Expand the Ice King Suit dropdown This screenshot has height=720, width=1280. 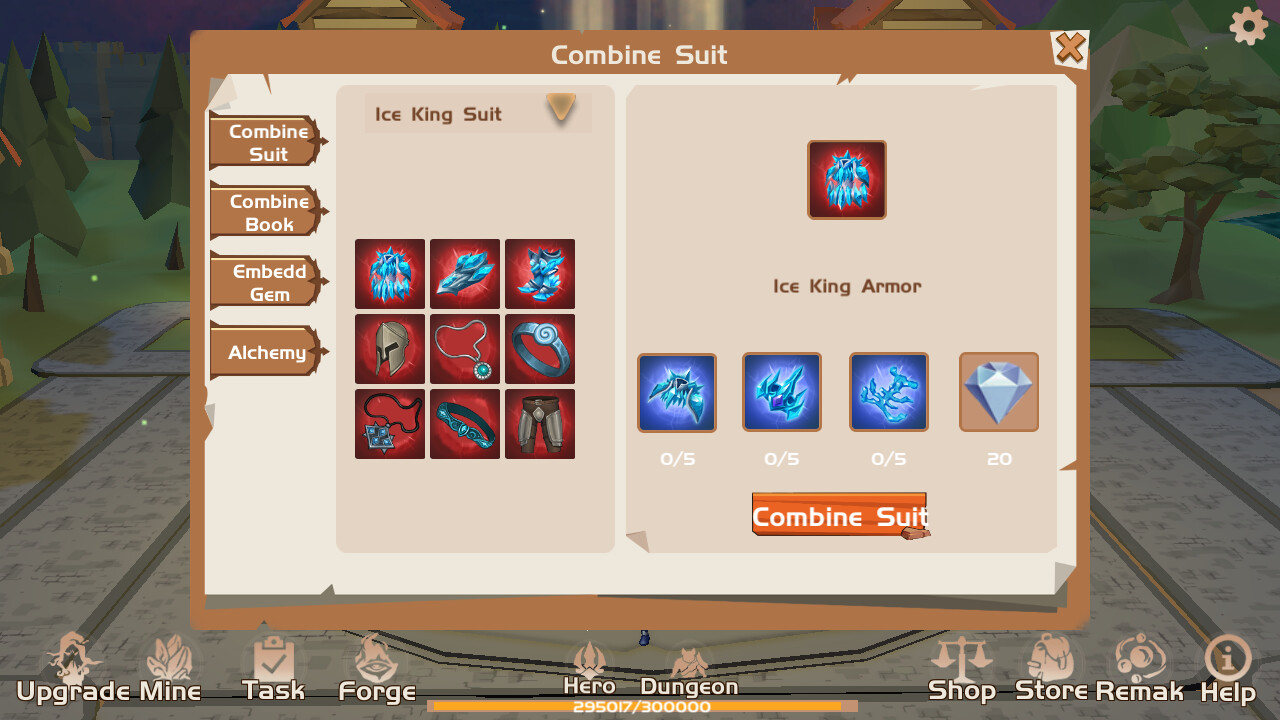click(561, 110)
